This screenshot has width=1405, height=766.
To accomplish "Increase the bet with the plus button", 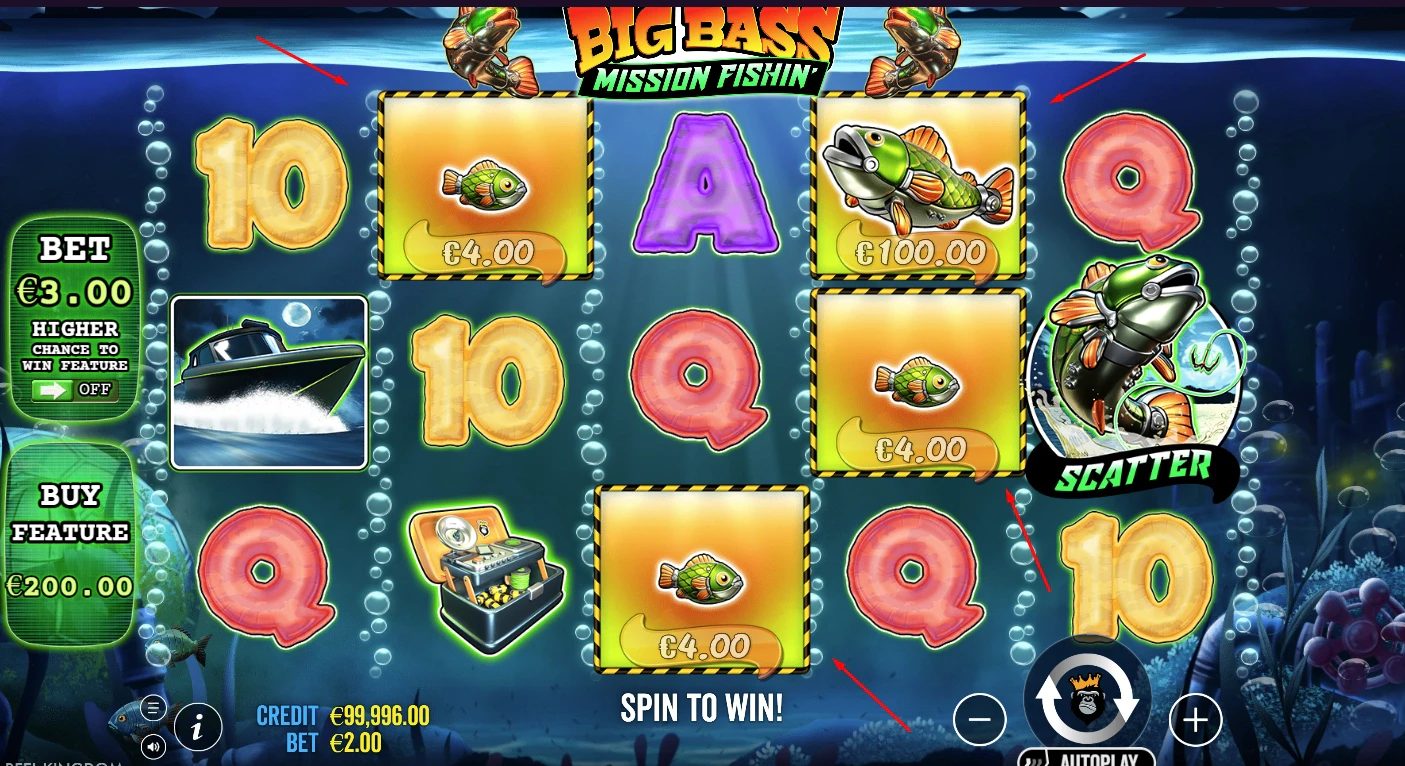I will click(1195, 719).
